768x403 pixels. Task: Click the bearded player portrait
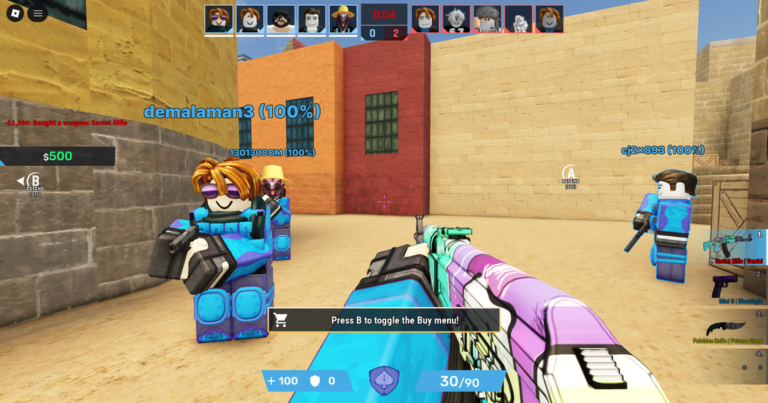(281, 19)
